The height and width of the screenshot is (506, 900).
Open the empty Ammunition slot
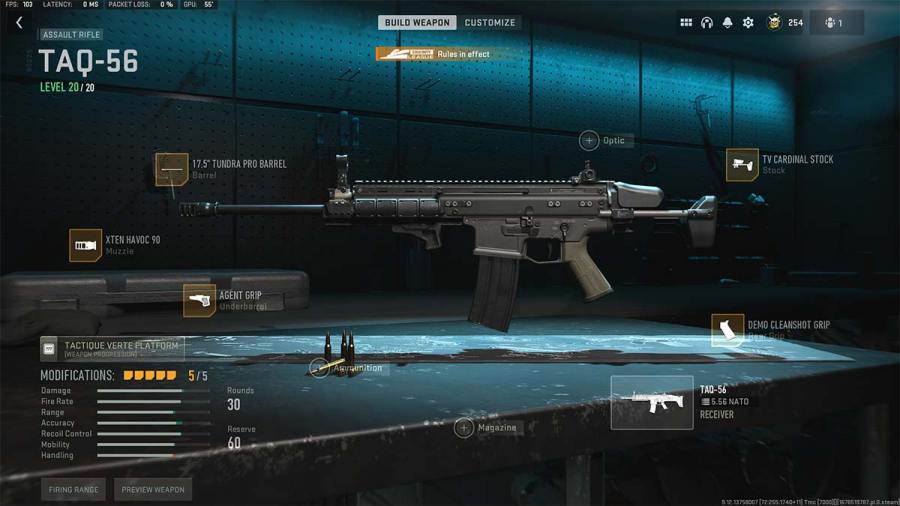319,368
